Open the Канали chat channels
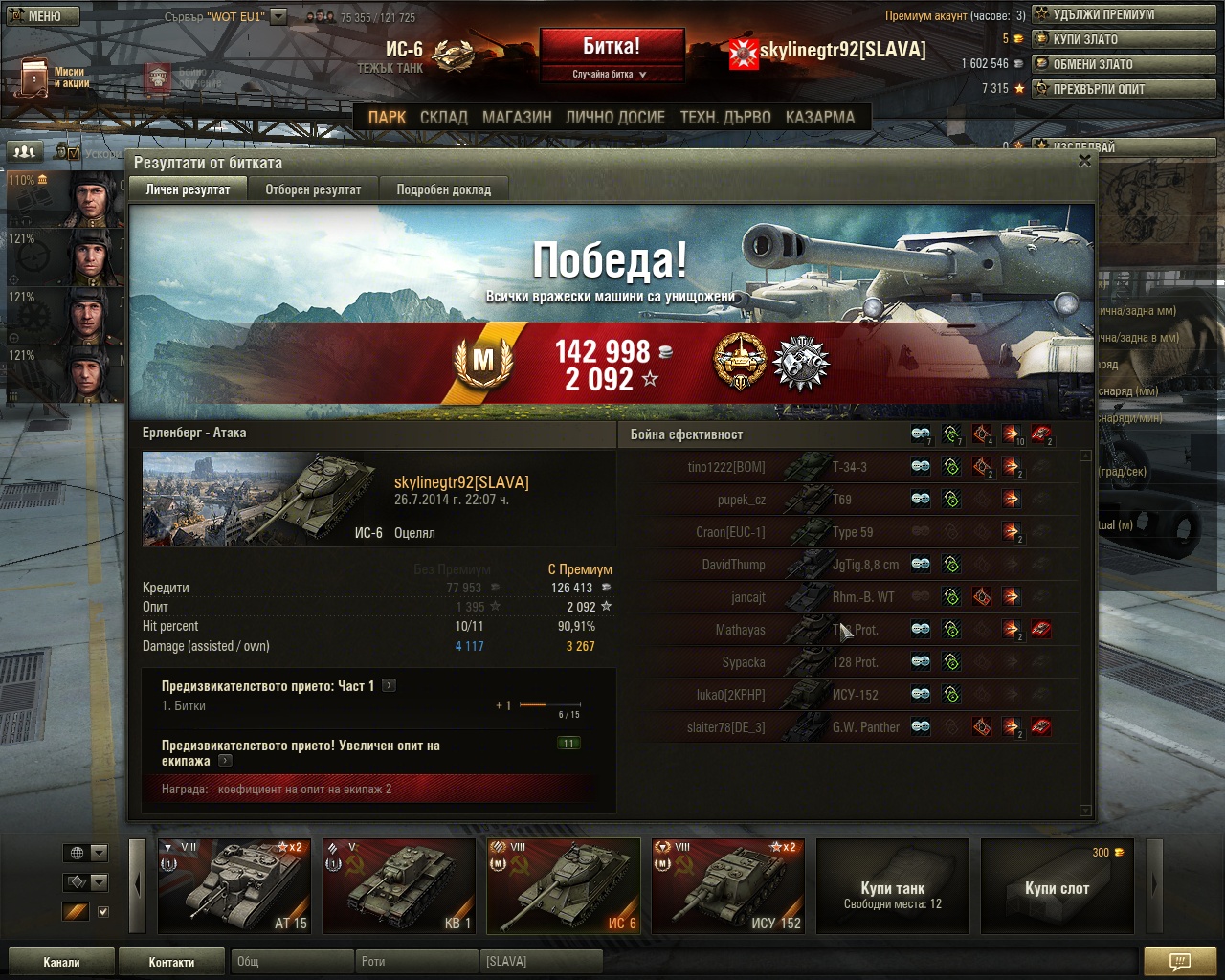1225x980 pixels. coord(61,962)
